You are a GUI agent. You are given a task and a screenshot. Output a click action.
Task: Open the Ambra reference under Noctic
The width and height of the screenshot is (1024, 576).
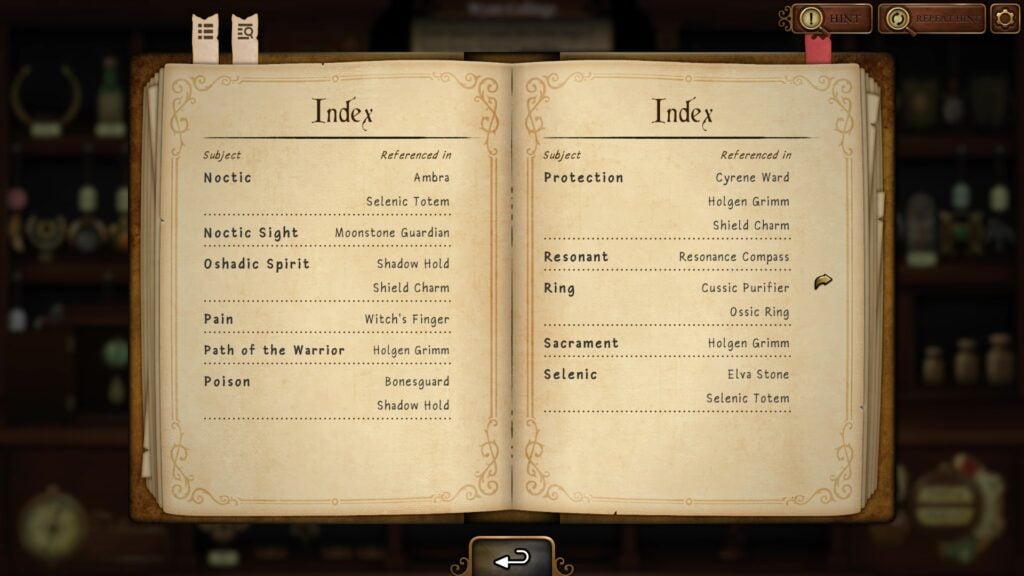coord(432,178)
